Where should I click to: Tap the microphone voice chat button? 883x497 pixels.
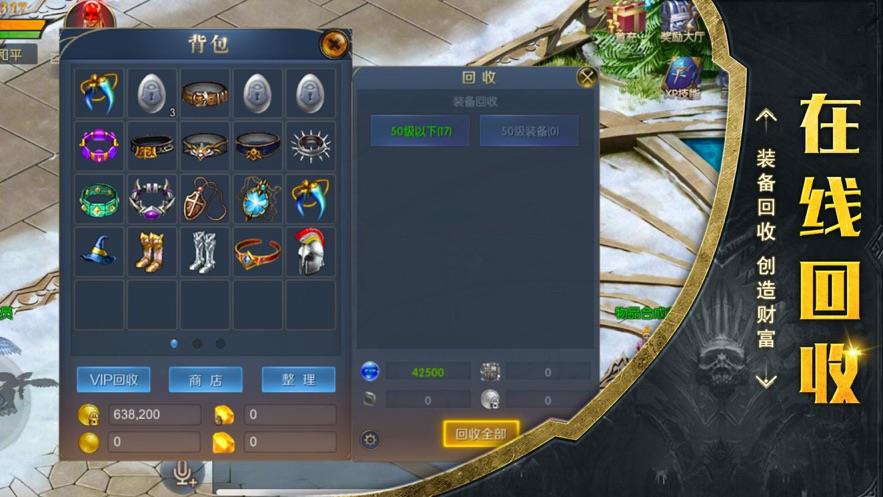tap(184, 471)
